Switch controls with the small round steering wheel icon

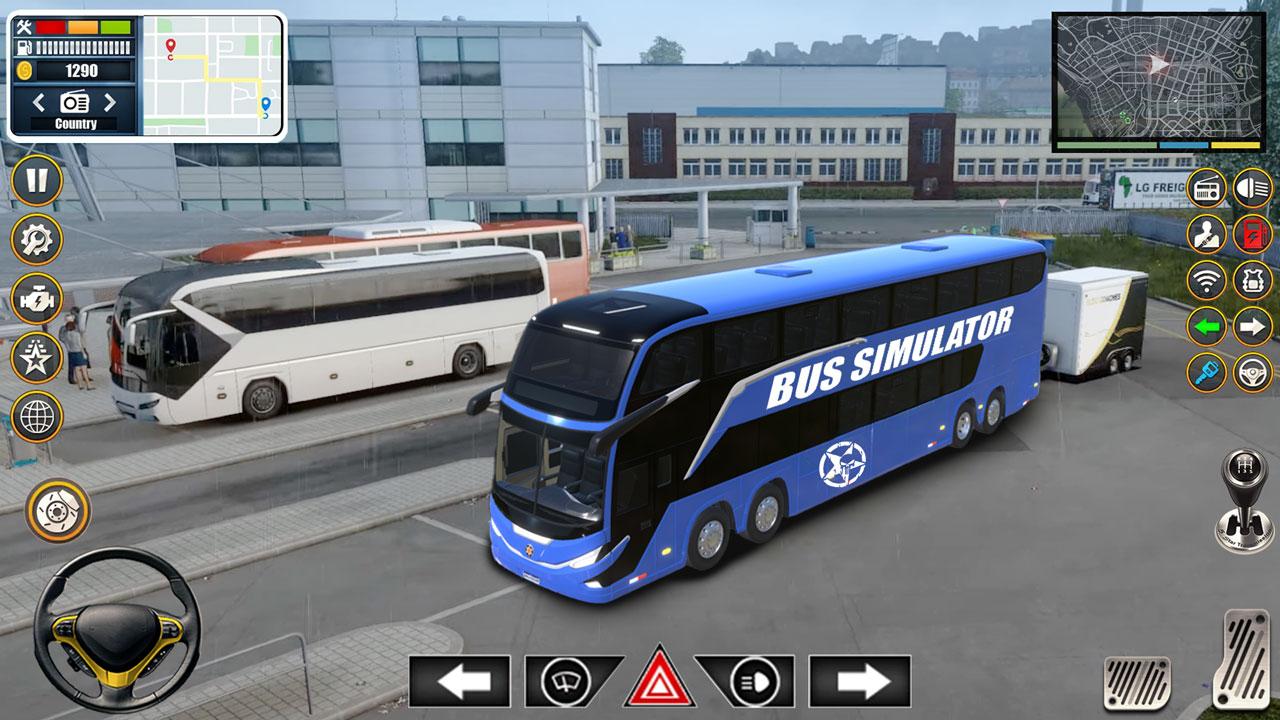(x=1252, y=372)
